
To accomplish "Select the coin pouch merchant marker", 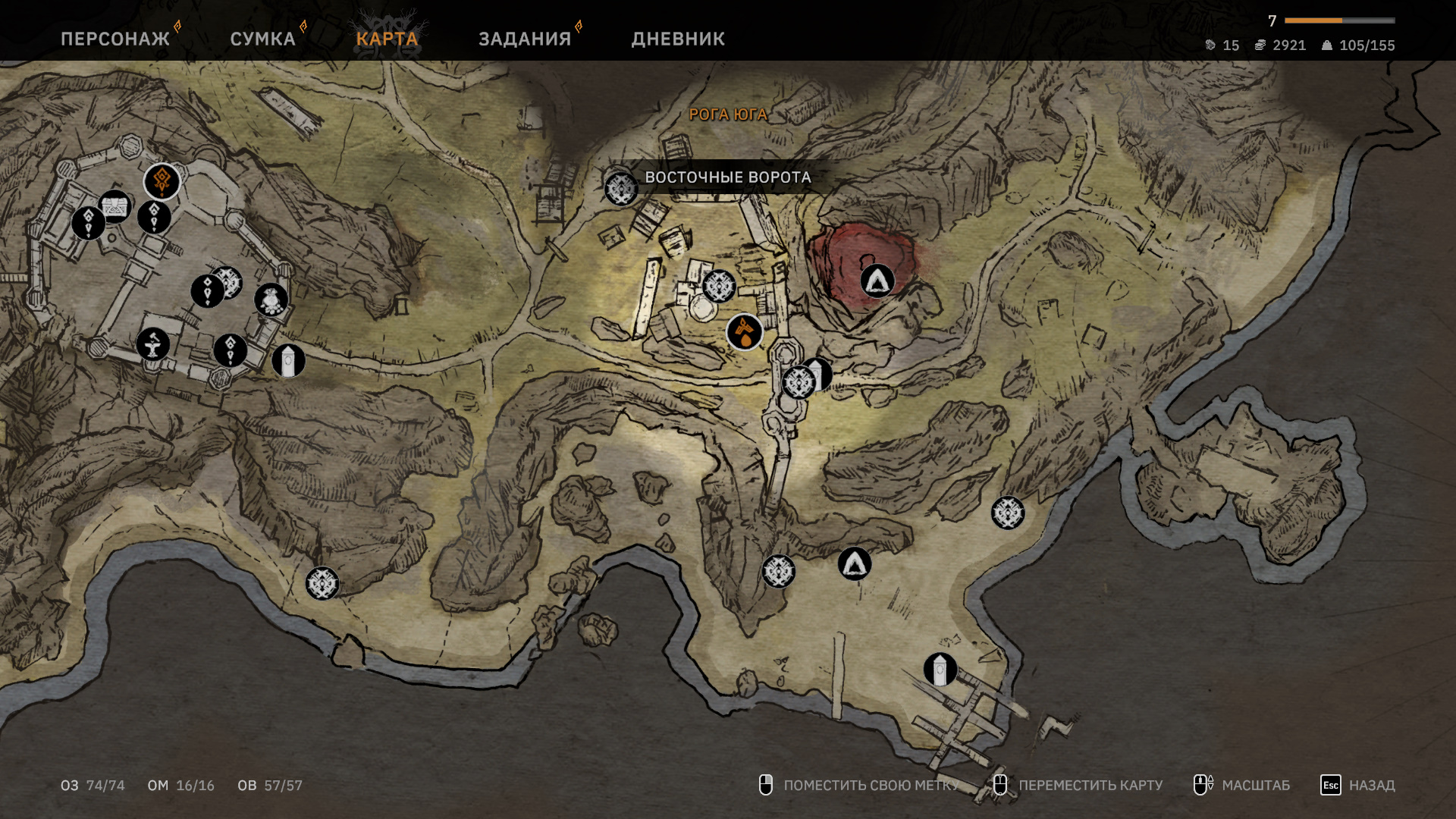I will pos(271,300).
